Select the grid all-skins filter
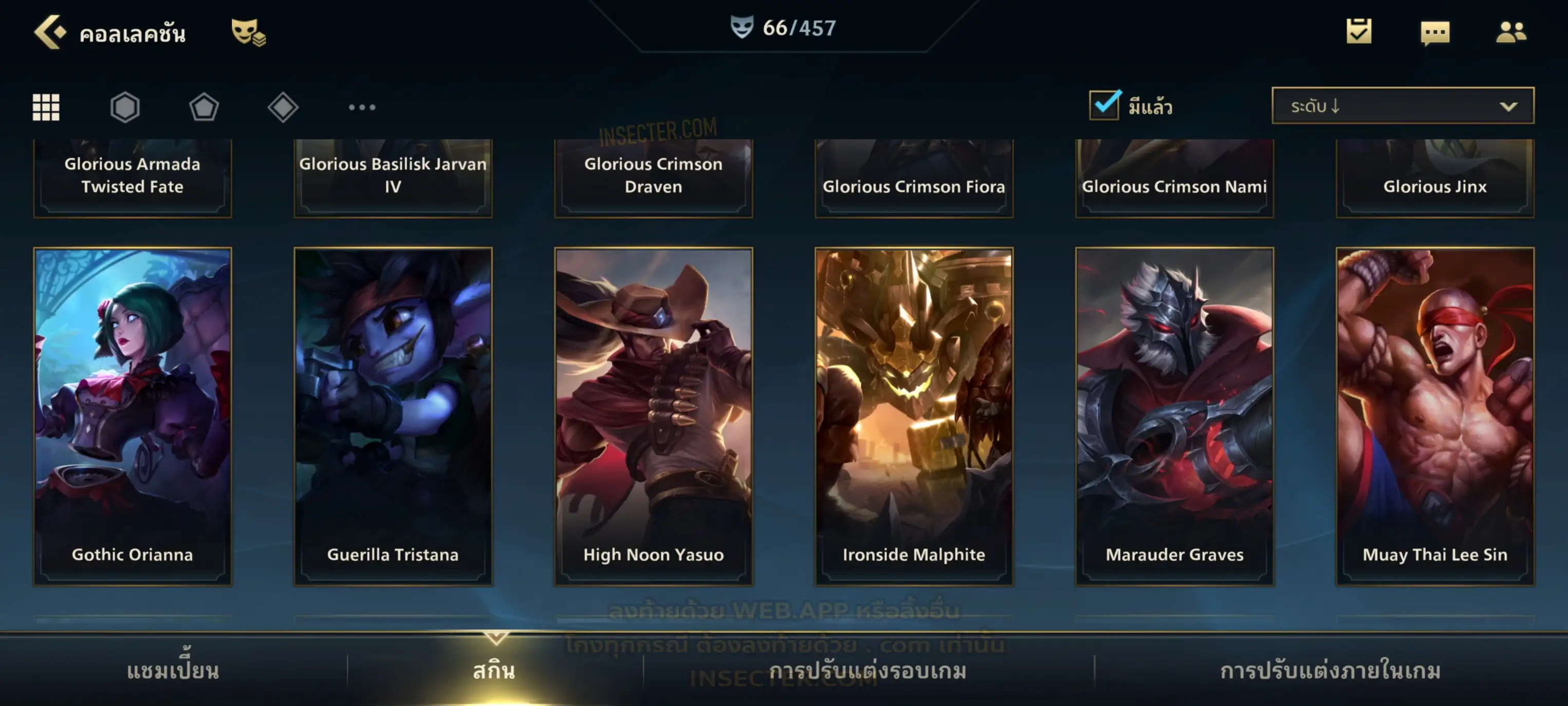 point(46,107)
